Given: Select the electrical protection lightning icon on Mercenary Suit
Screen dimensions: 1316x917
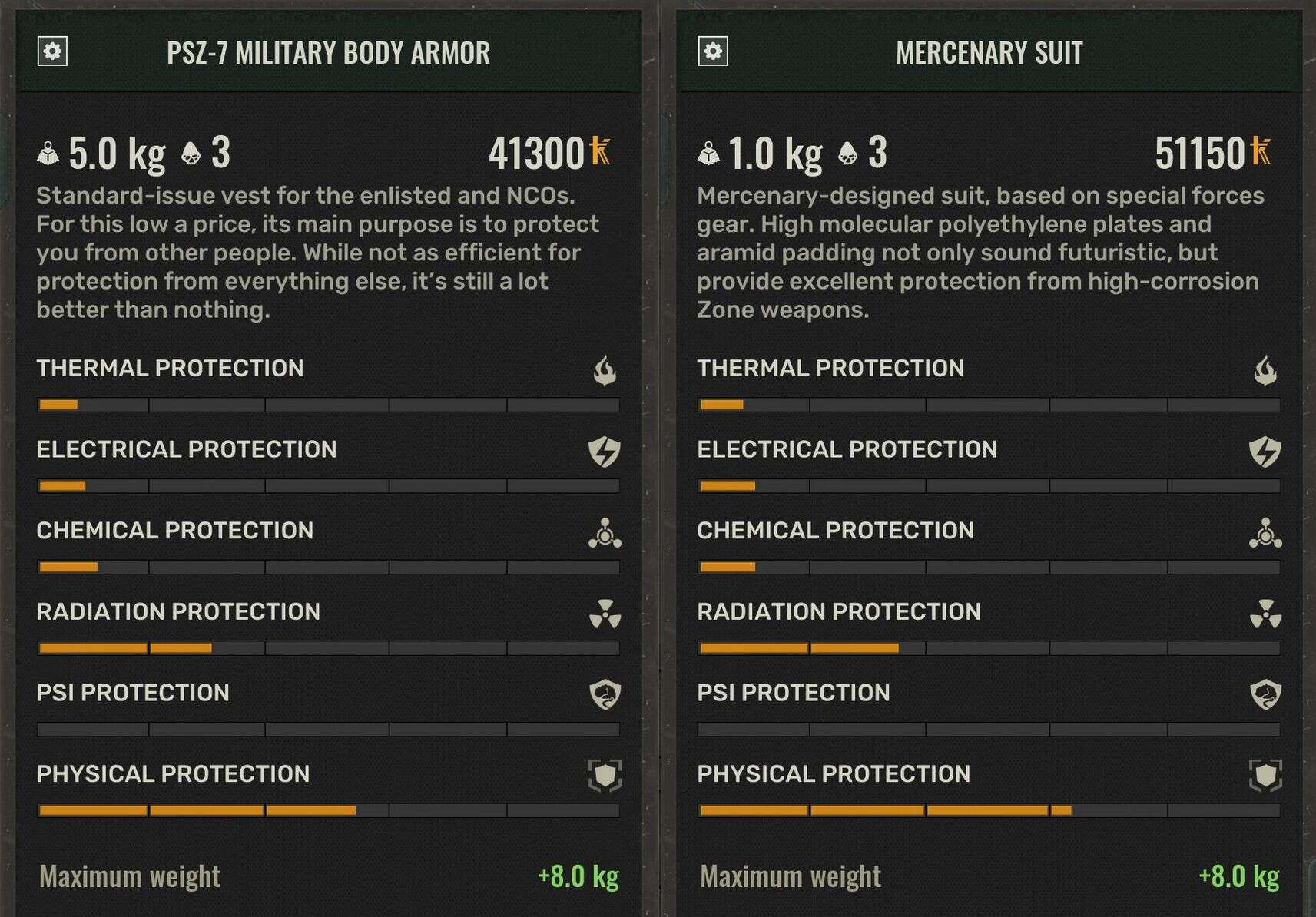Looking at the screenshot, I should point(1263,451).
